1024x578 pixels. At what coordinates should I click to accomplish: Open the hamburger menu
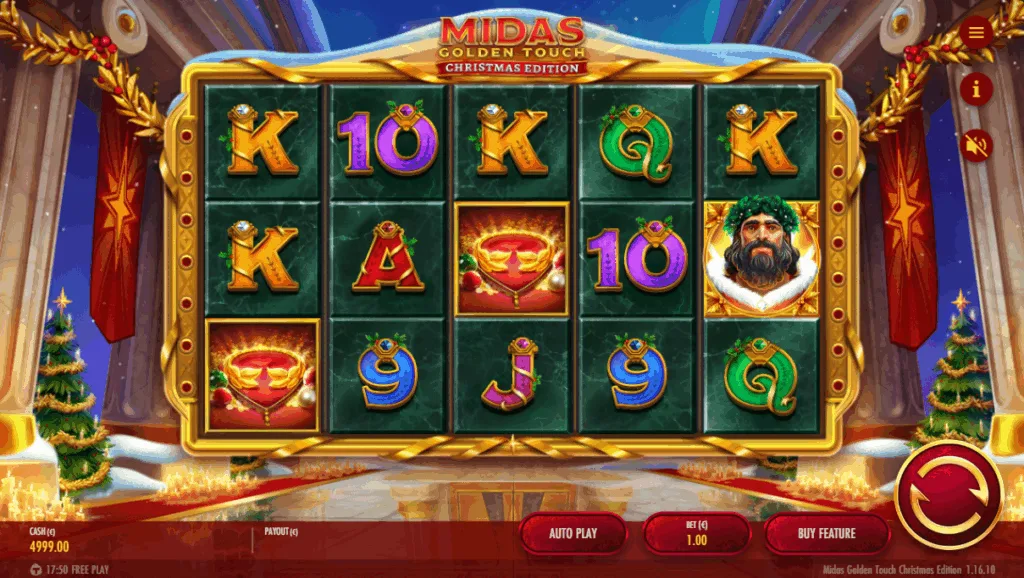(976, 34)
